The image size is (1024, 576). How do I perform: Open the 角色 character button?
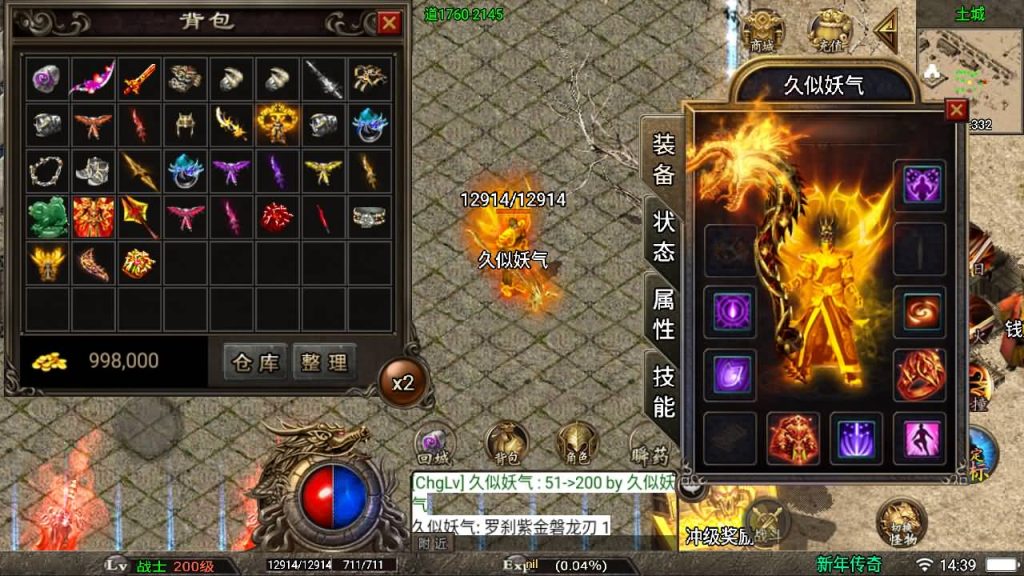pos(578,444)
